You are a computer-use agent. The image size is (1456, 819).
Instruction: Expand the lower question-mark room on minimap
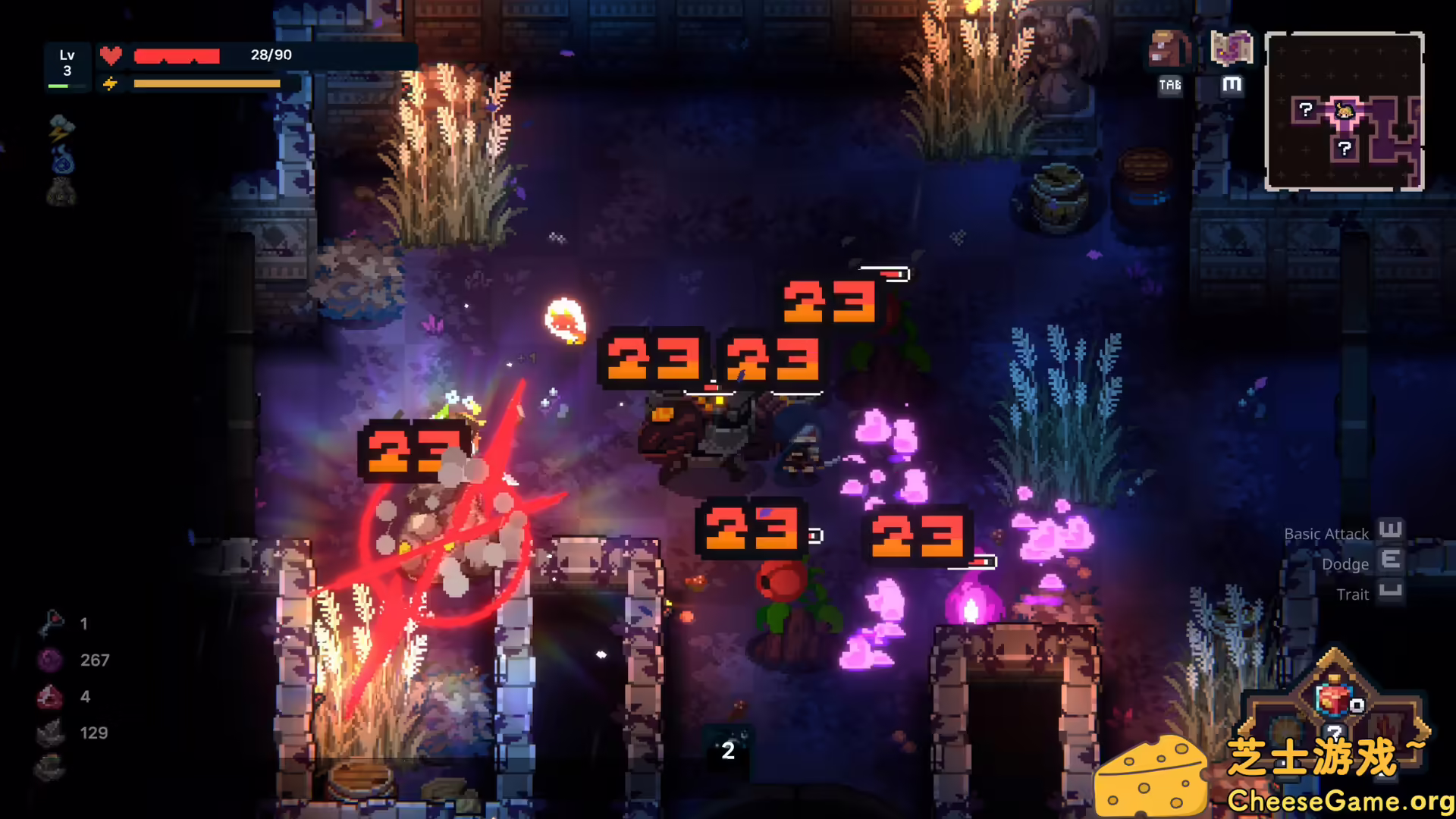coord(1345,148)
